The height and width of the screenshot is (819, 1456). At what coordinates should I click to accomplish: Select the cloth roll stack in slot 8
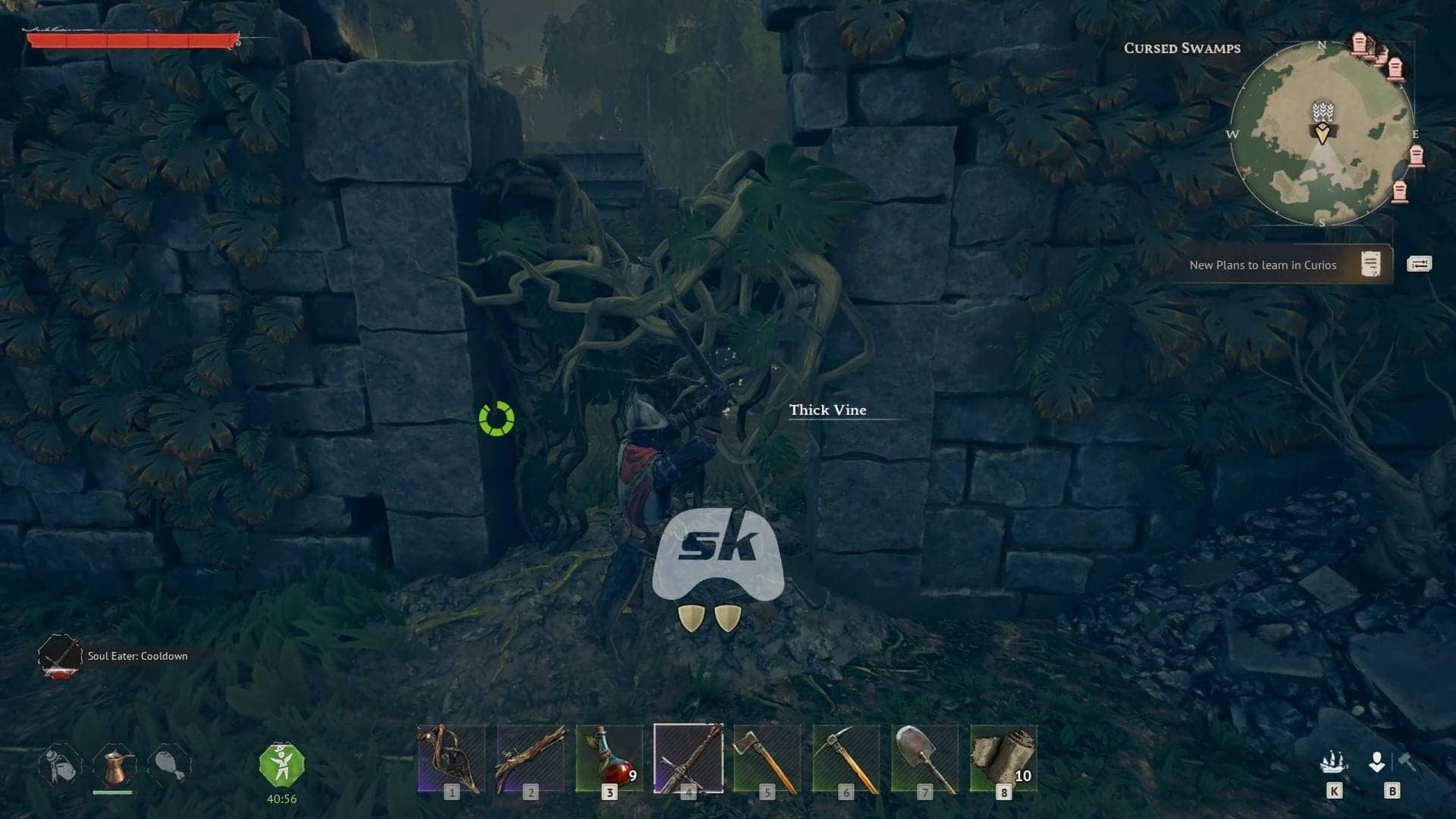pyautogui.click(x=1005, y=758)
